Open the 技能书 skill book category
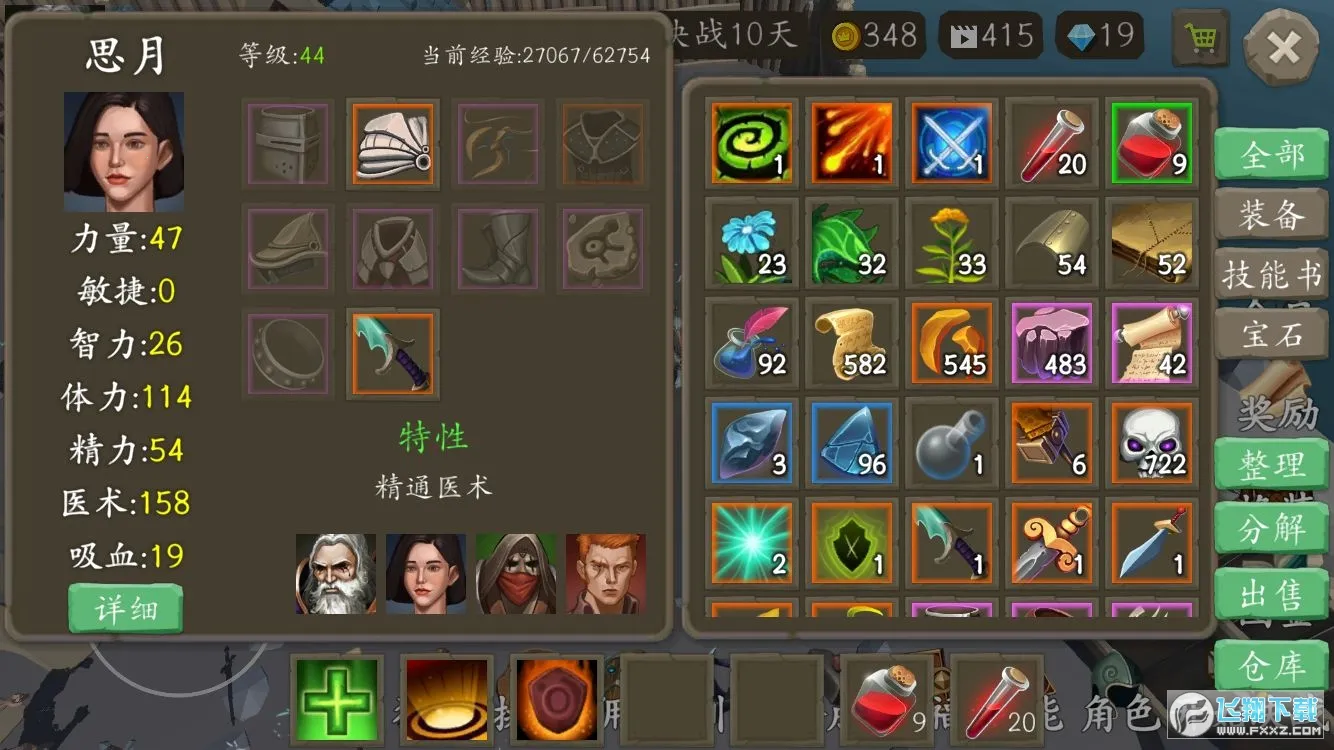1334x750 pixels. (x=1271, y=272)
